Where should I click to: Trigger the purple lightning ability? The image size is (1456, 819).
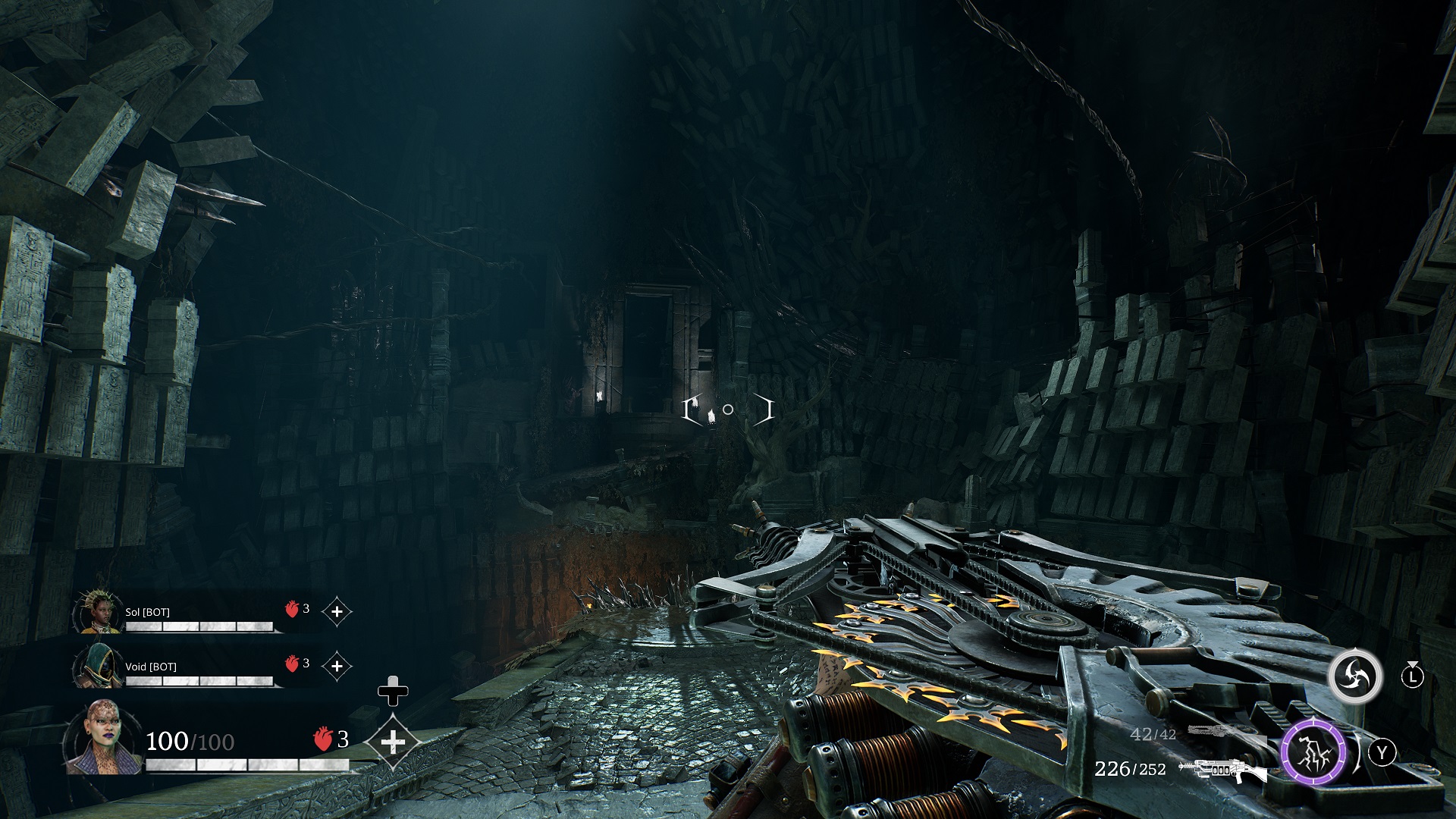[x=1313, y=752]
